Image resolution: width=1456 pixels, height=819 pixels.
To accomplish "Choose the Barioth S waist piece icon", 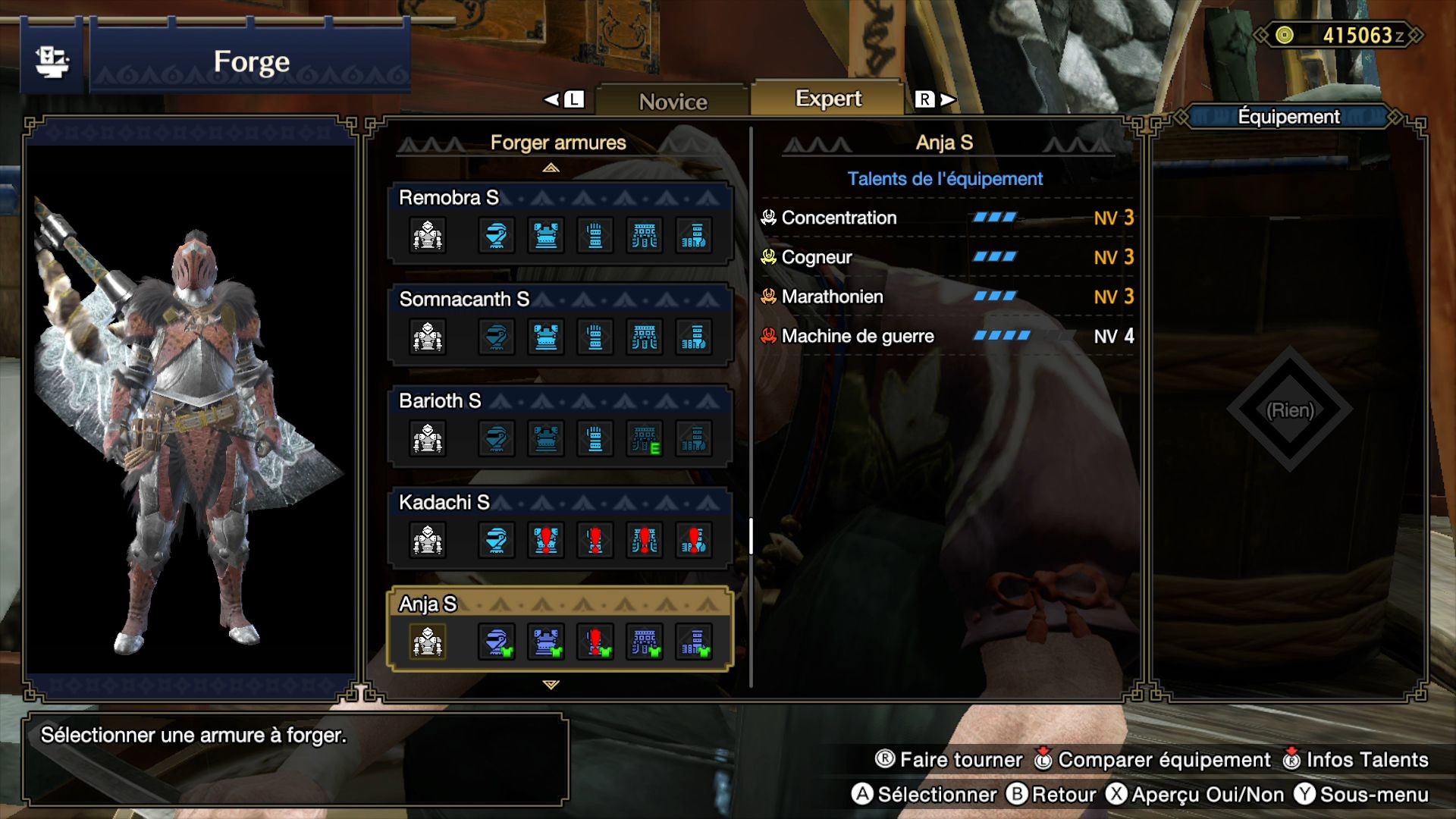I will pyautogui.click(x=645, y=438).
